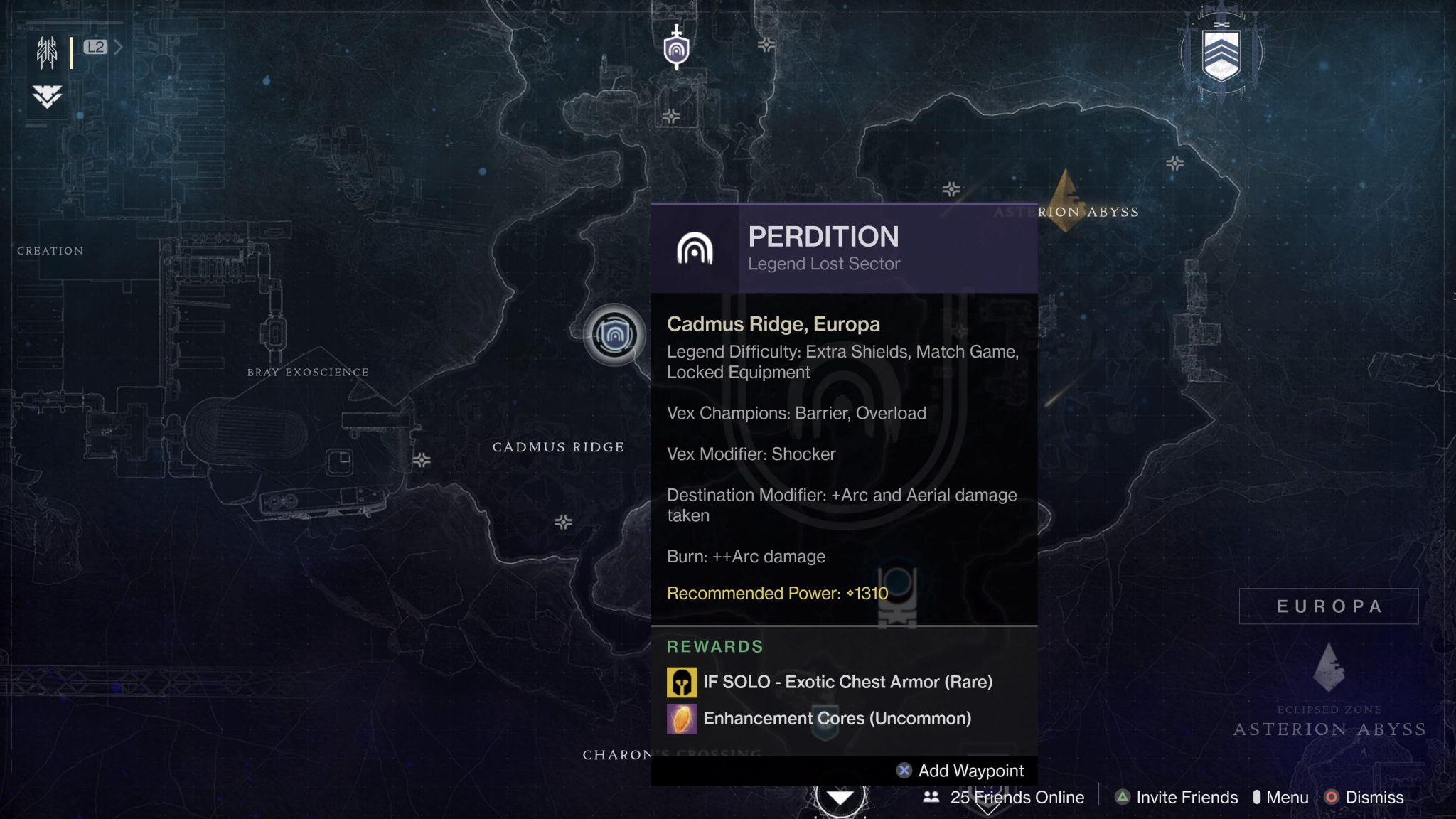Click the Enhancement Cores reward icon

click(x=680, y=718)
